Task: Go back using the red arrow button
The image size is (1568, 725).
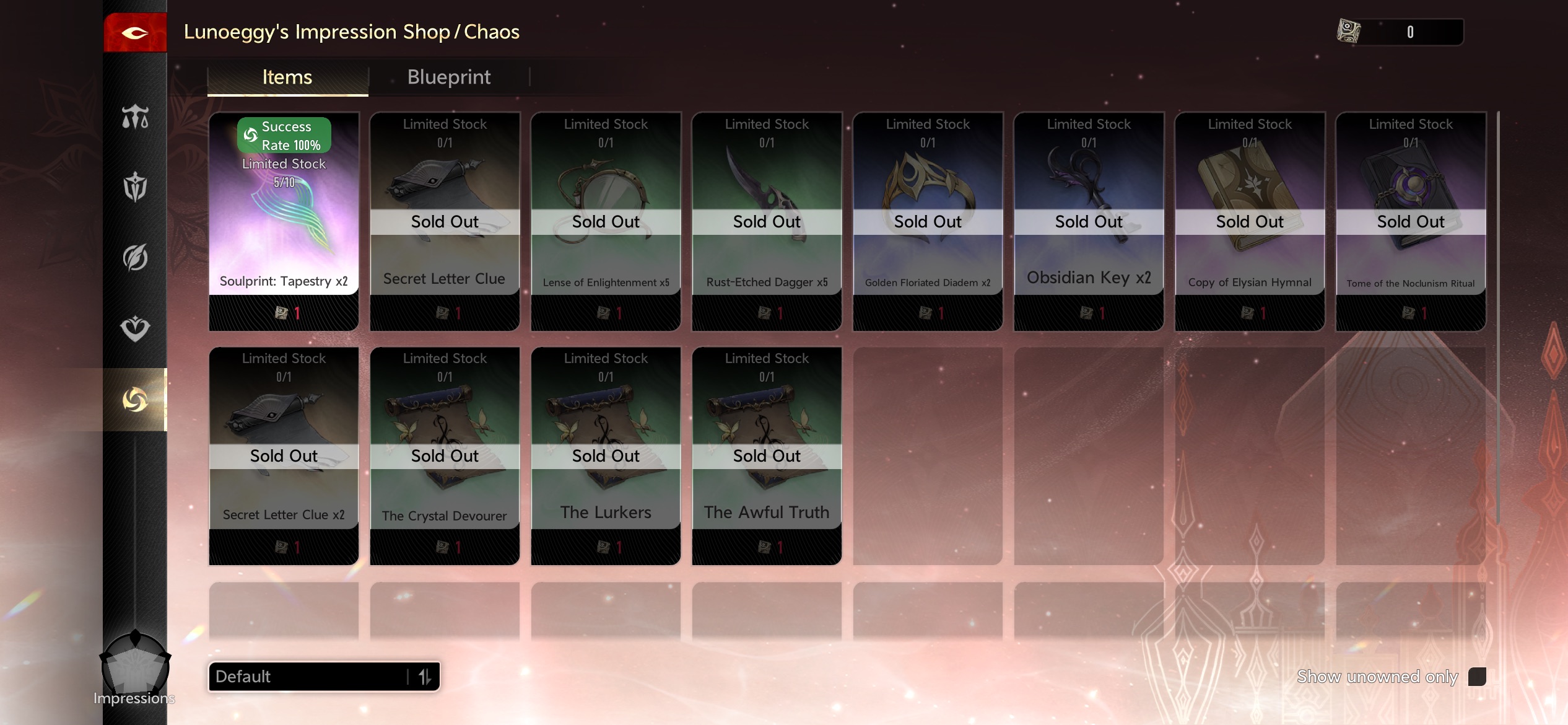Action: 135,32
